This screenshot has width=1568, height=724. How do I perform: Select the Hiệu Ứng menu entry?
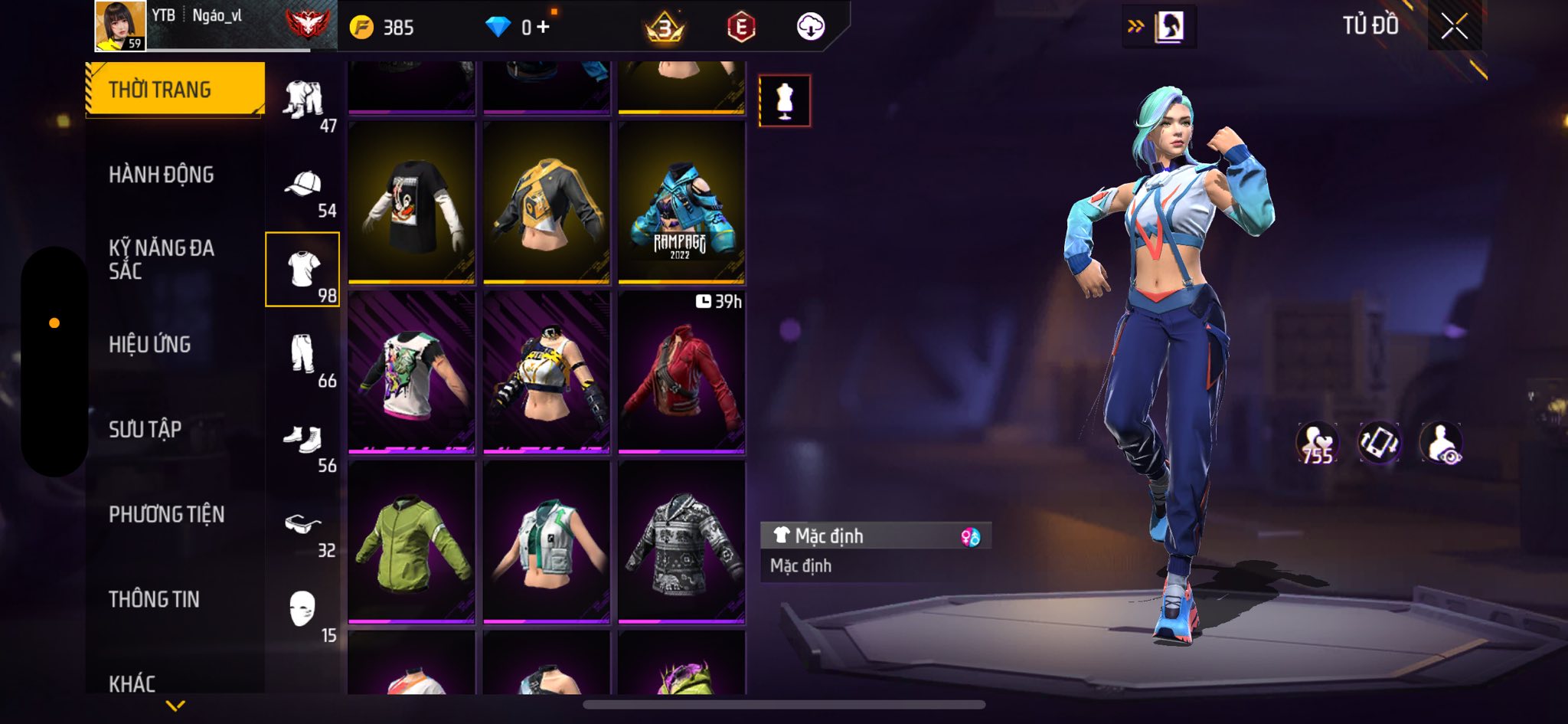150,345
